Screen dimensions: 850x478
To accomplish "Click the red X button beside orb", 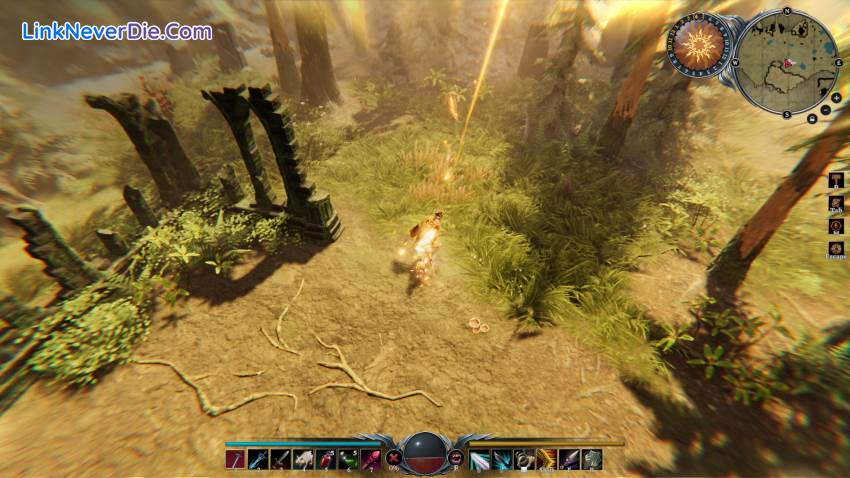I will (x=391, y=457).
